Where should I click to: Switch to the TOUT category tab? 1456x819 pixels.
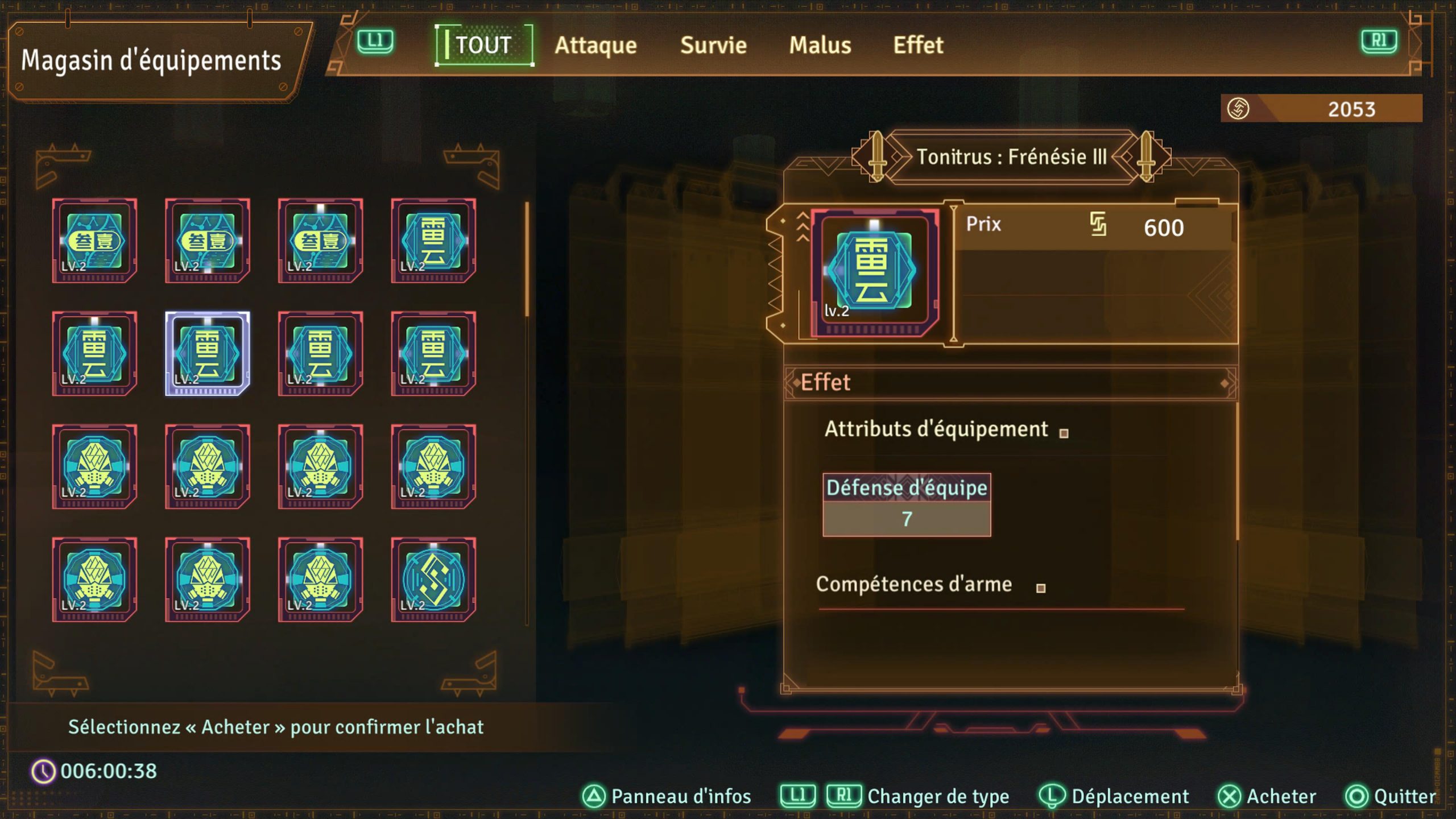pos(483,45)
